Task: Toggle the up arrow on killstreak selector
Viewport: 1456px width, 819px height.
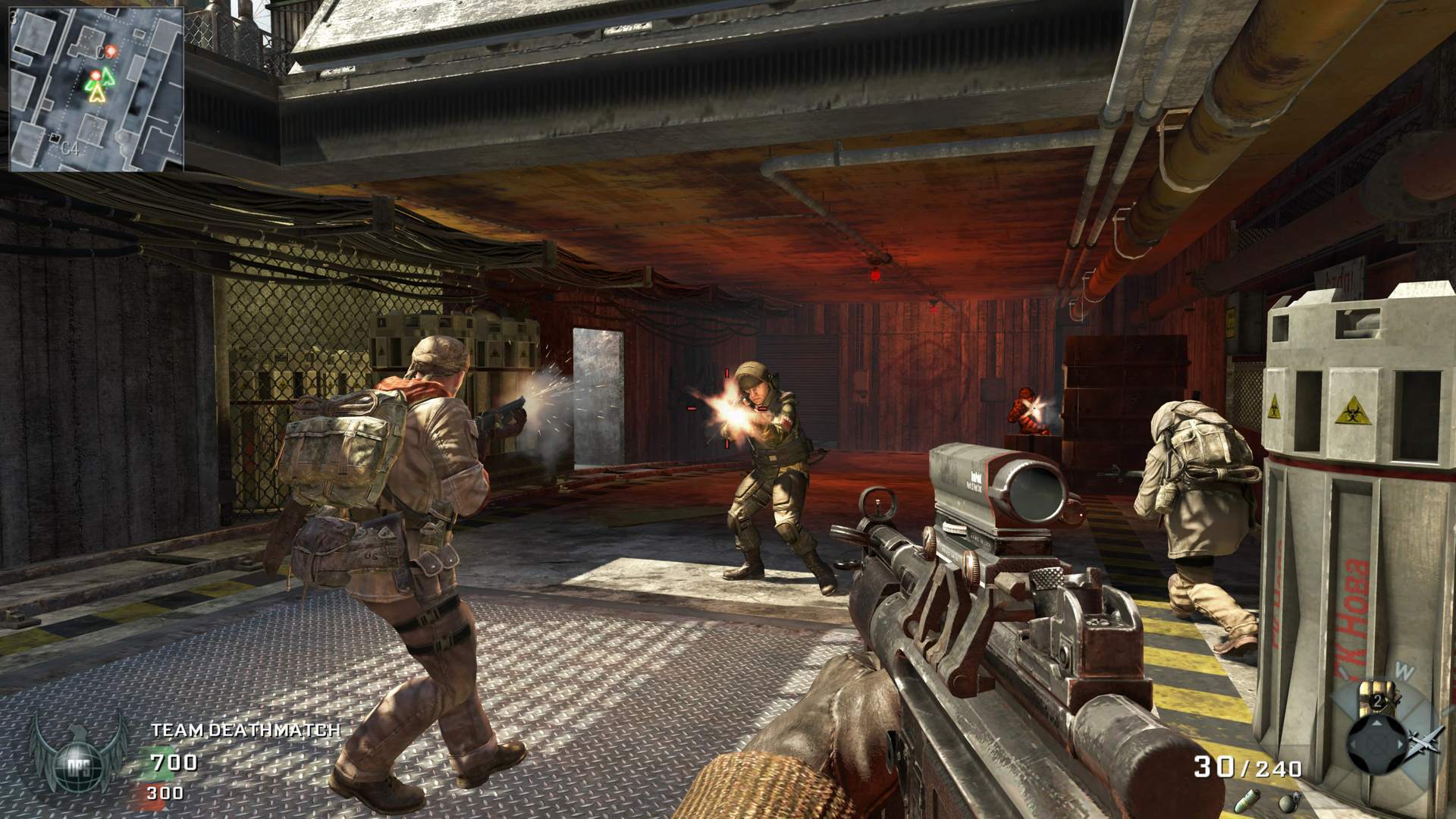Action: pyautogui.click(x=1376, y=723)
